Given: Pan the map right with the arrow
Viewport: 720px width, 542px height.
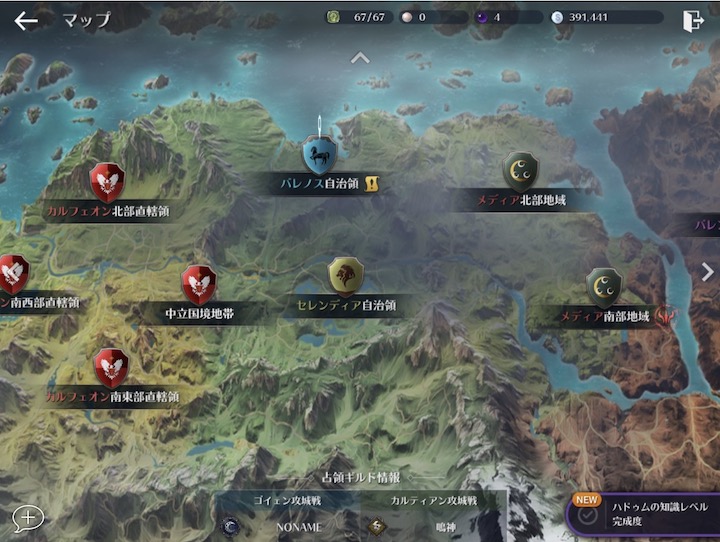Looking at the screenshot, I should click(x=707, y=271).
